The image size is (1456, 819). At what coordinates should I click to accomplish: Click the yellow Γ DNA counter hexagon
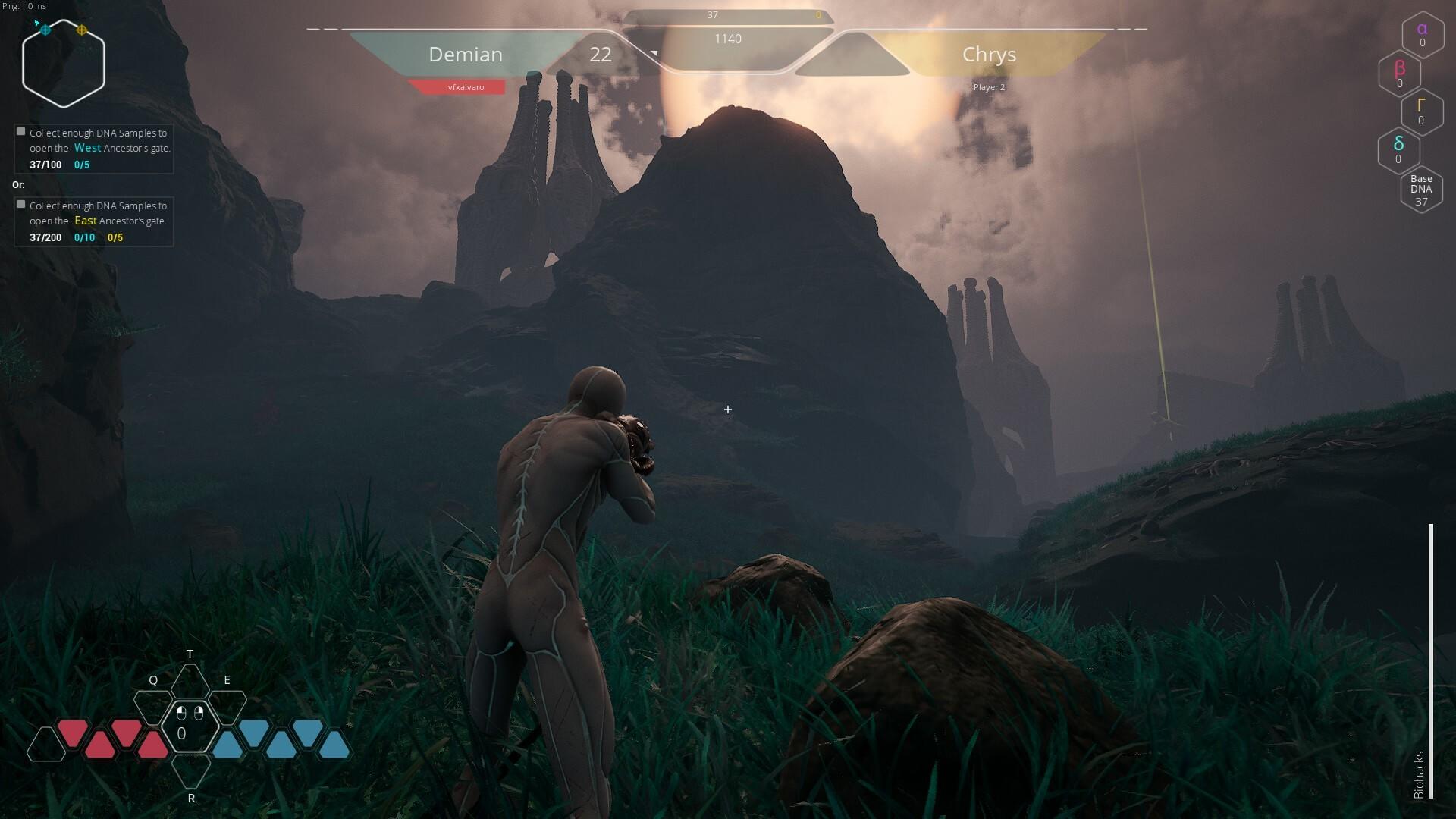[x=1423, y=111]
